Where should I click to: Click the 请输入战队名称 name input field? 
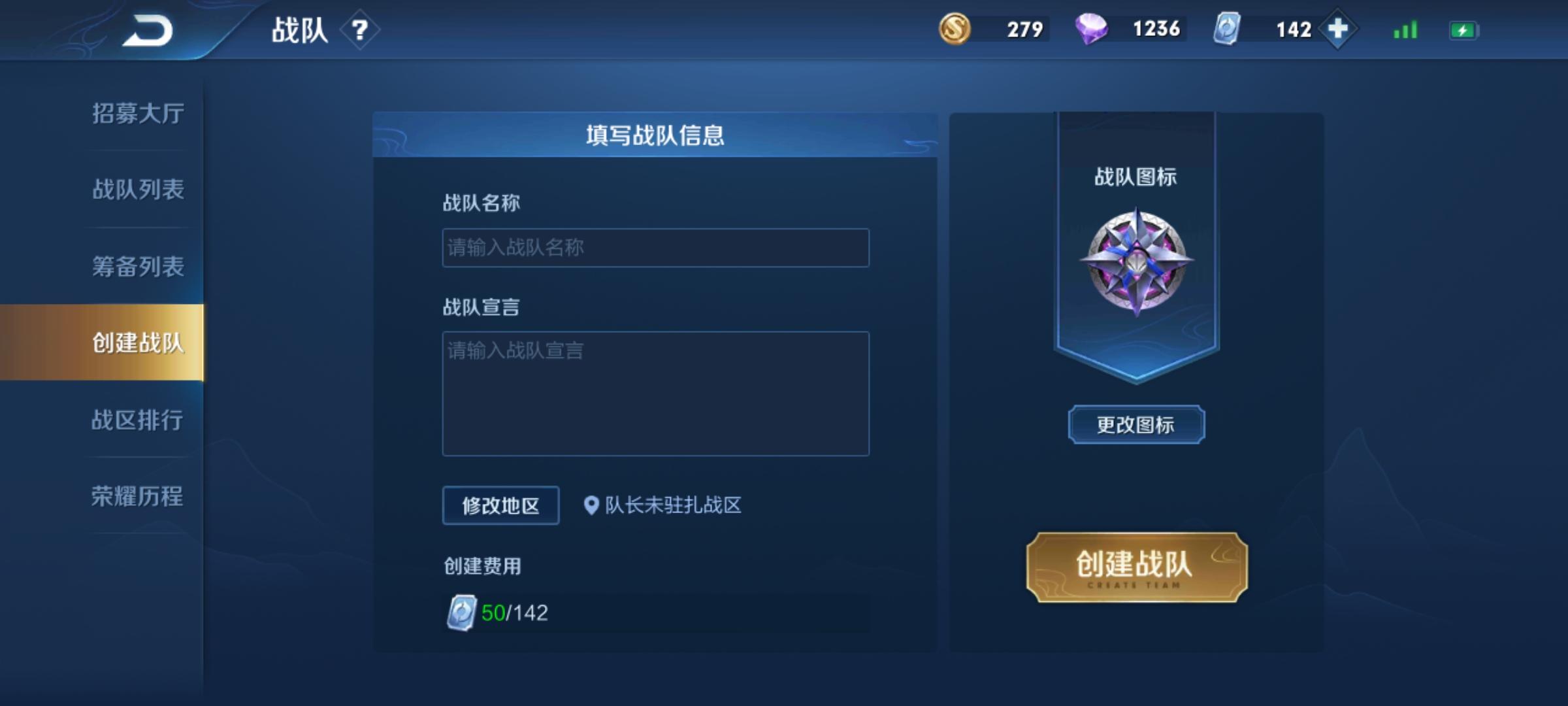click(655, 248)
